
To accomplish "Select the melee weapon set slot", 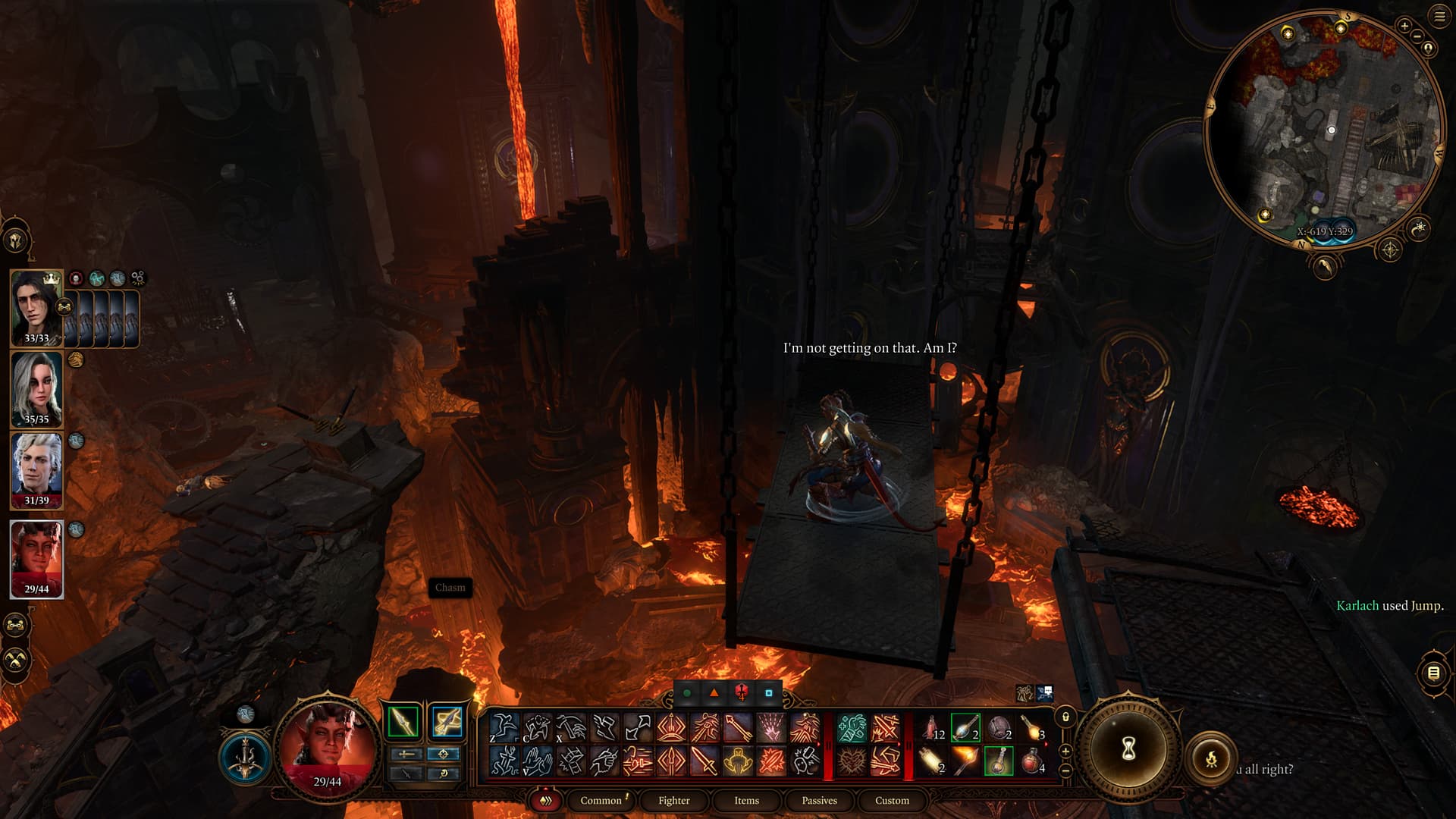I will [x=403, y=721].
